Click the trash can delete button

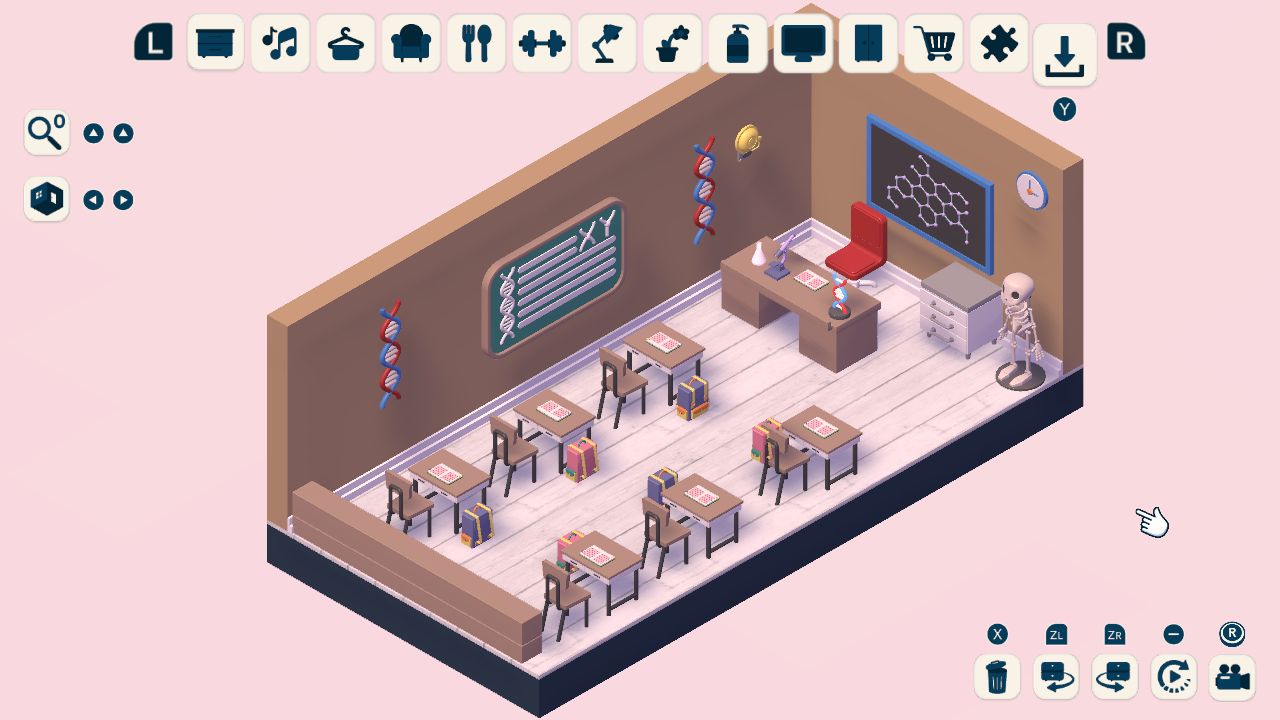point(996,677)
